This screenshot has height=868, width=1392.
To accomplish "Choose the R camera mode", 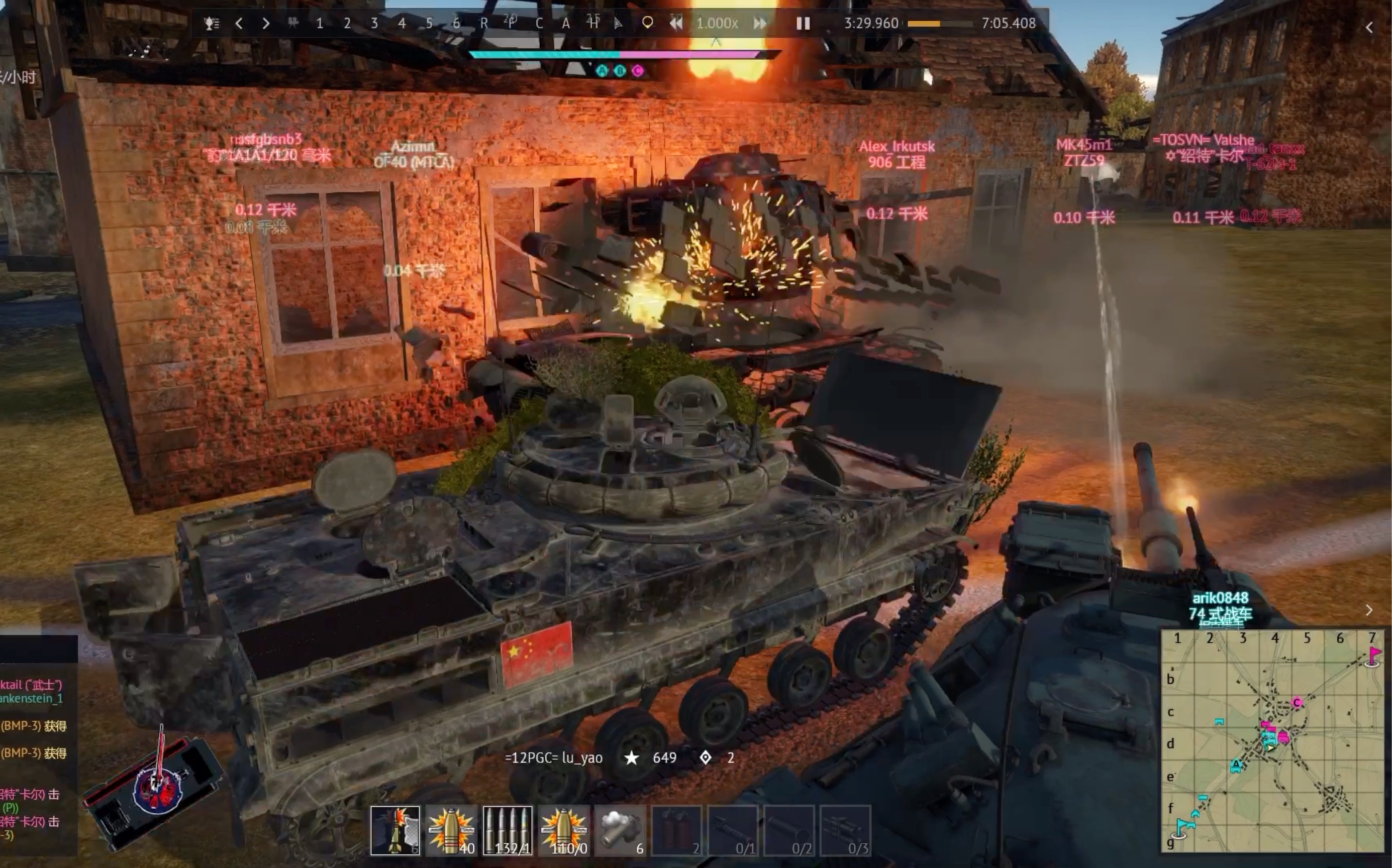I will pos(483,24).
